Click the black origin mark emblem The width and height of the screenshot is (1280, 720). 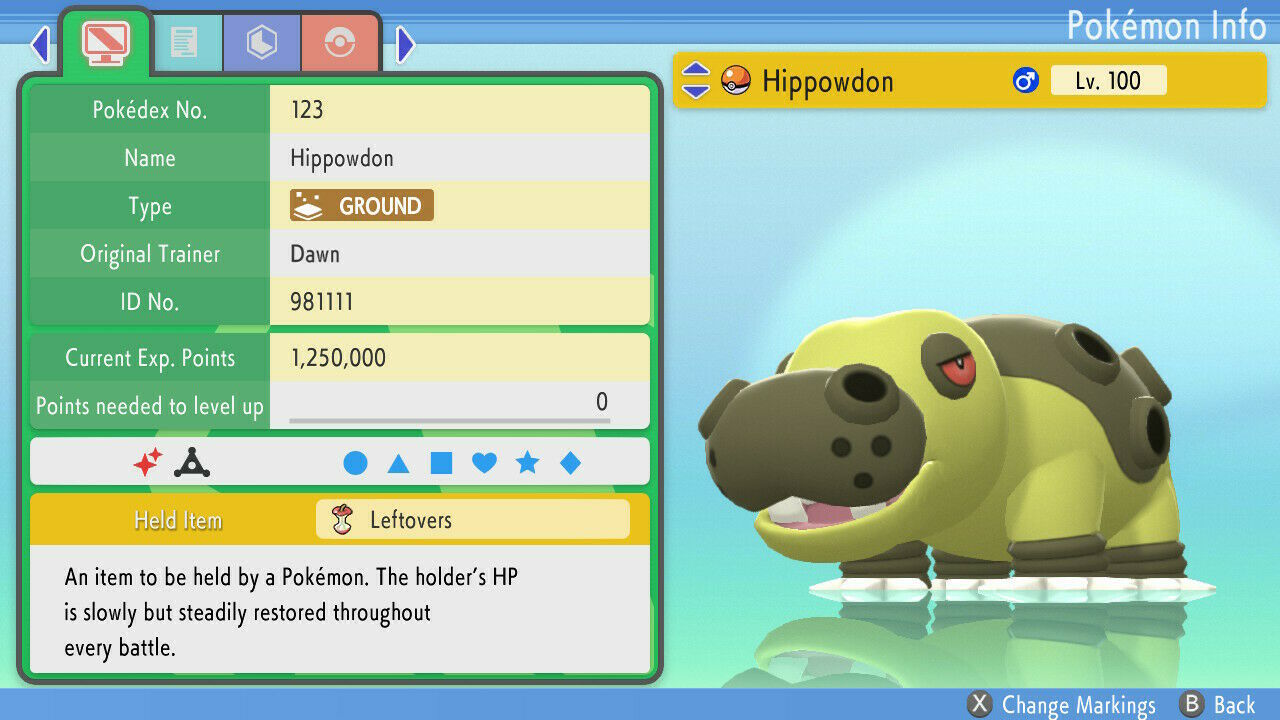click(192, 462)
